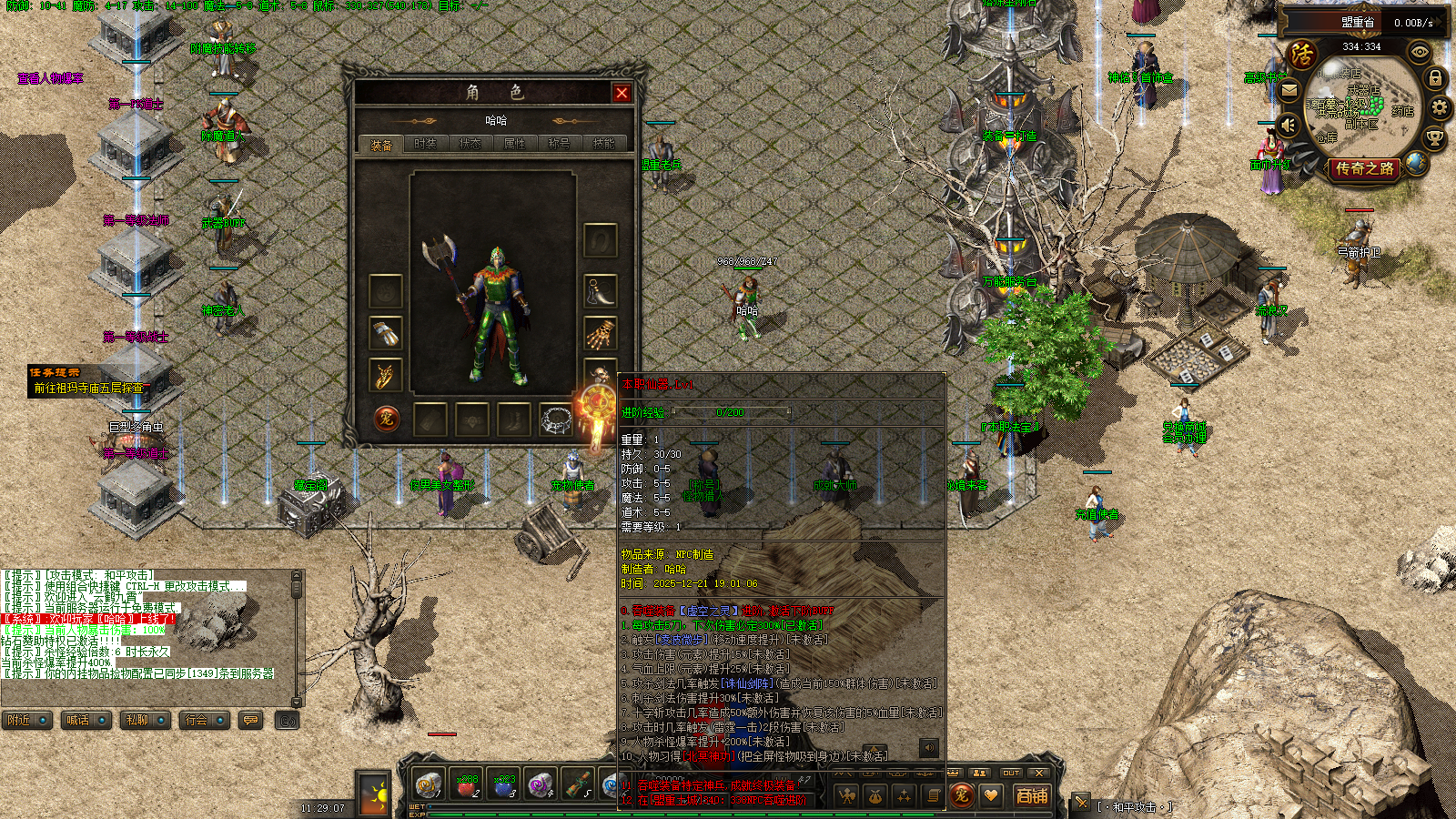Open the 状态 tab
Viewport: 1456px width, 819px height.
[x=470, y=144]
